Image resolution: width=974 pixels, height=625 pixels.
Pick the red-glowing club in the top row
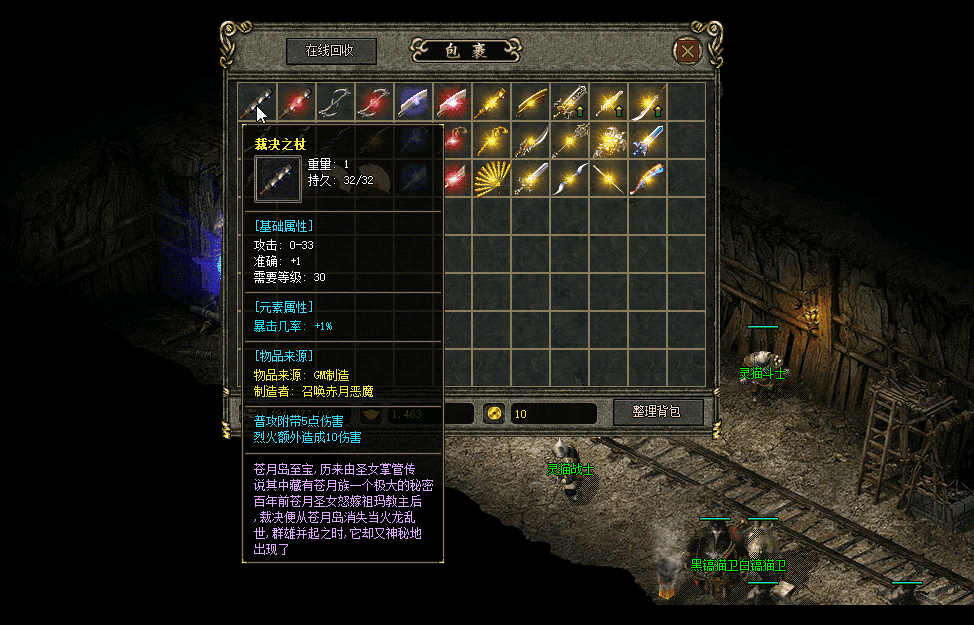pyautogui.click(x=295, y=101)
